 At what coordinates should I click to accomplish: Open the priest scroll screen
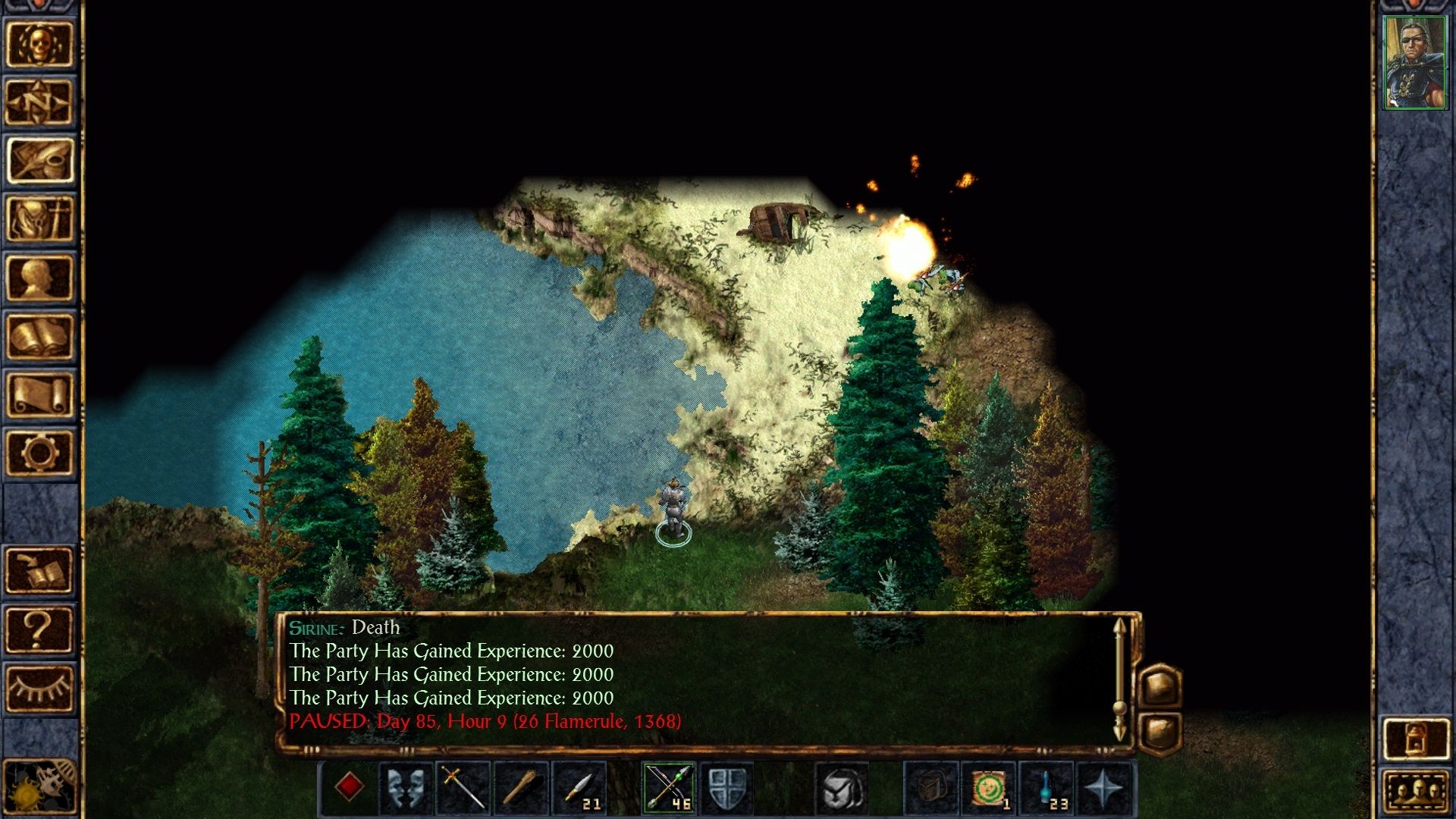point(39,394)
